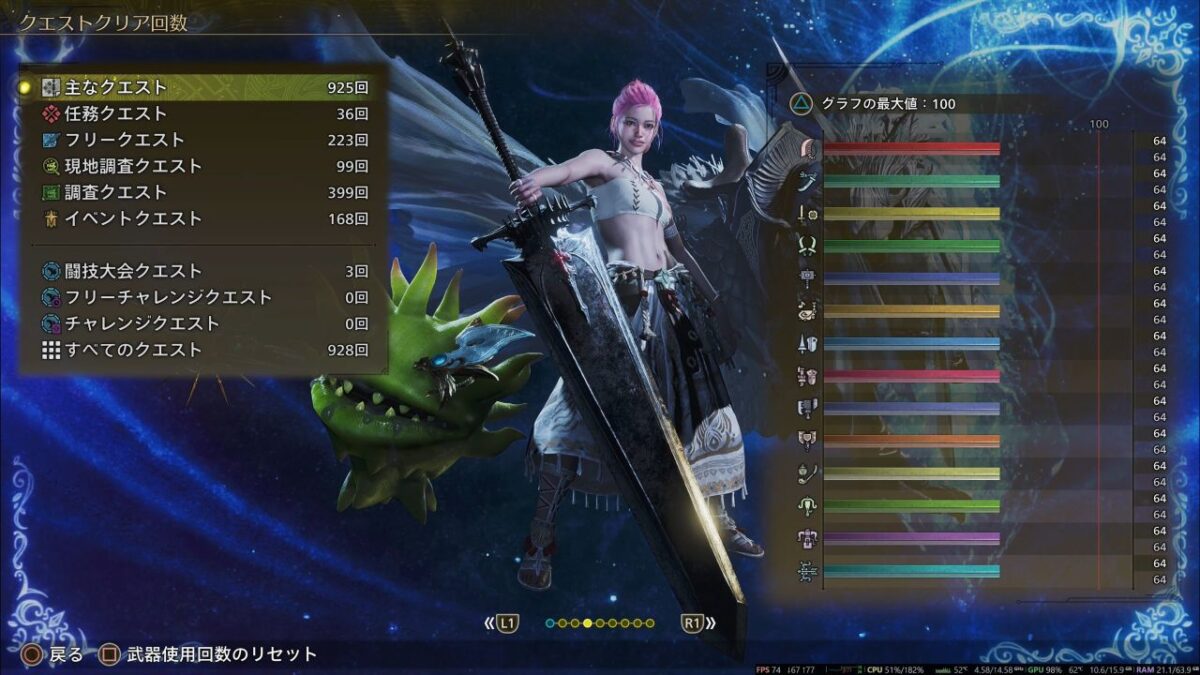Choose the チャレンジクエスト row

(200, 323)
